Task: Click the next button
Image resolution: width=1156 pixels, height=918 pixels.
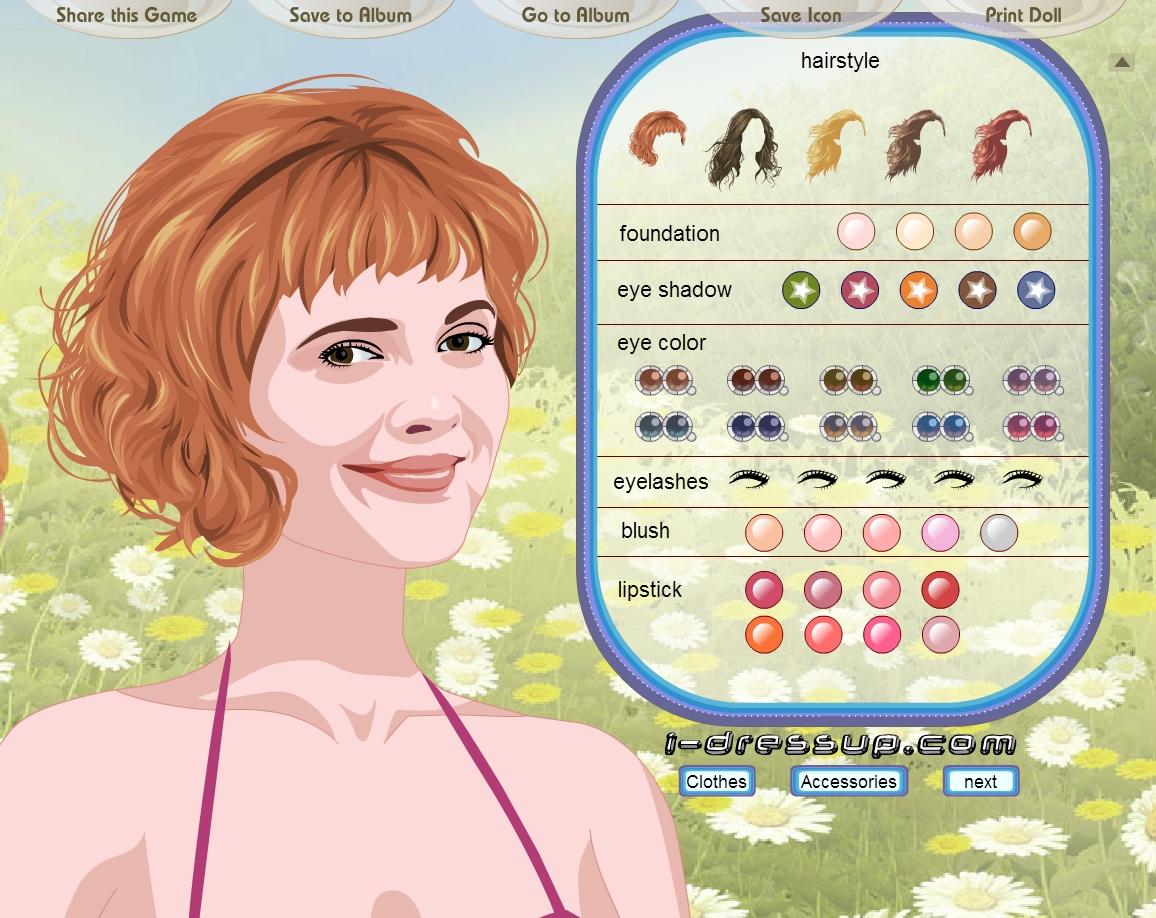Action: pyautogui.click(x=980, y=781)
